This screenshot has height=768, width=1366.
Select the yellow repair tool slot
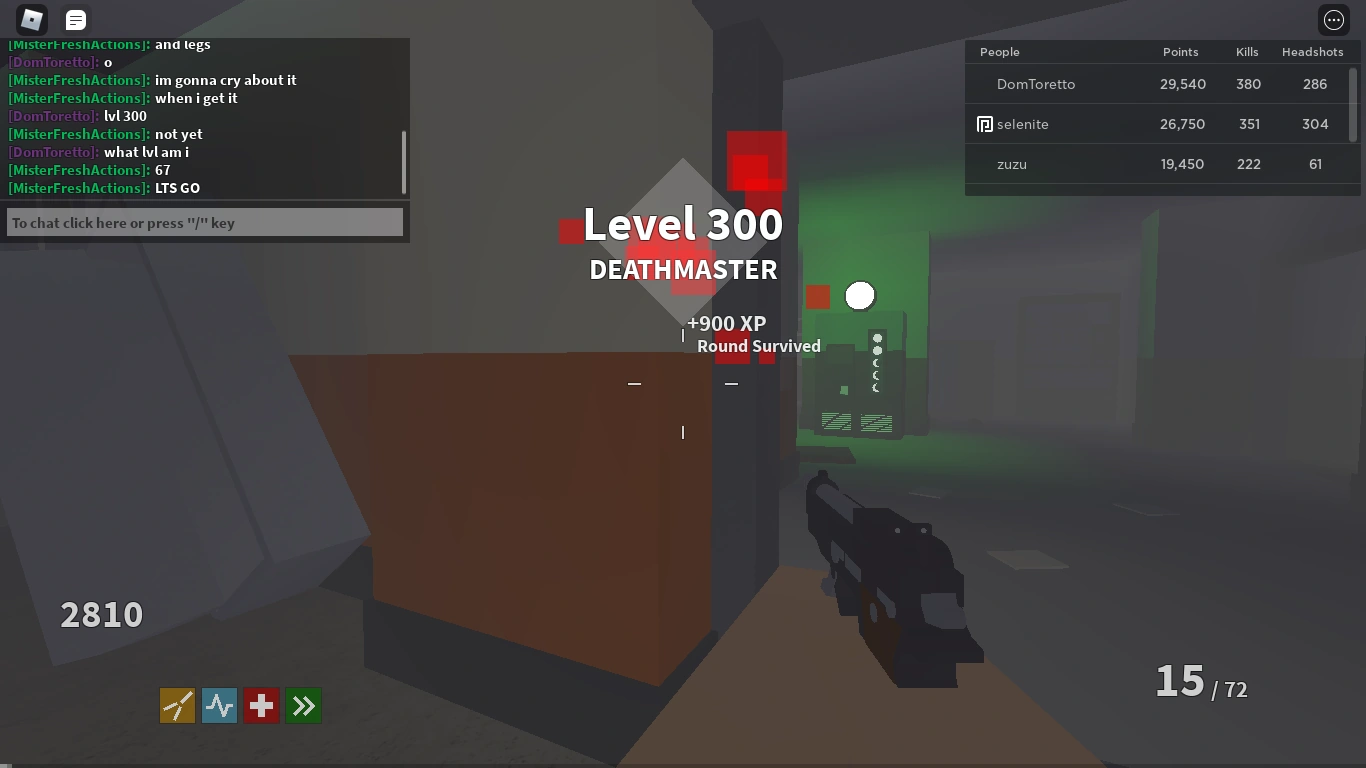click(177, 705)
